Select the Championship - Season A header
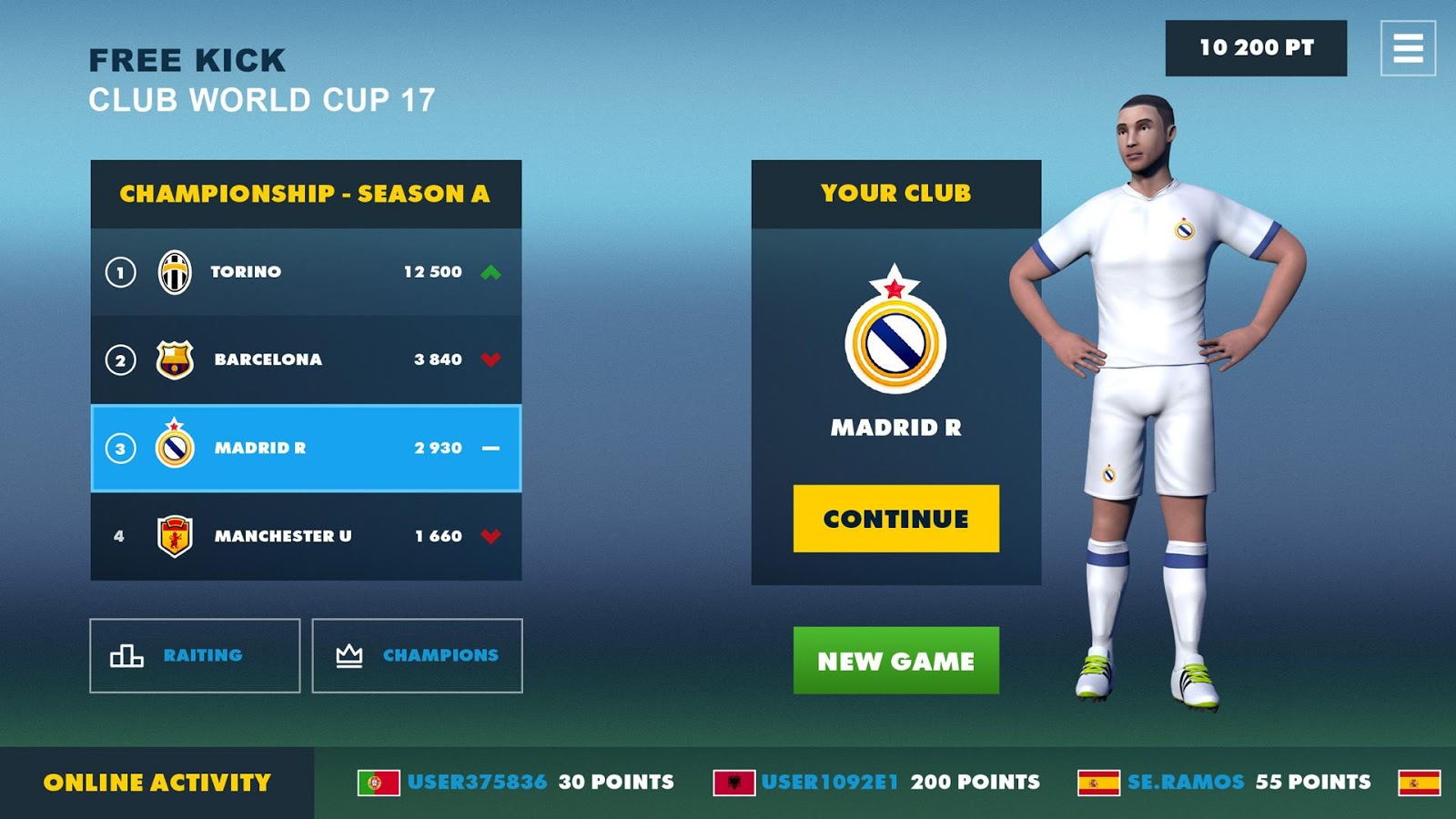This screenshot has width=1456, height=819. pyautogui.click(x=306, y=192)
